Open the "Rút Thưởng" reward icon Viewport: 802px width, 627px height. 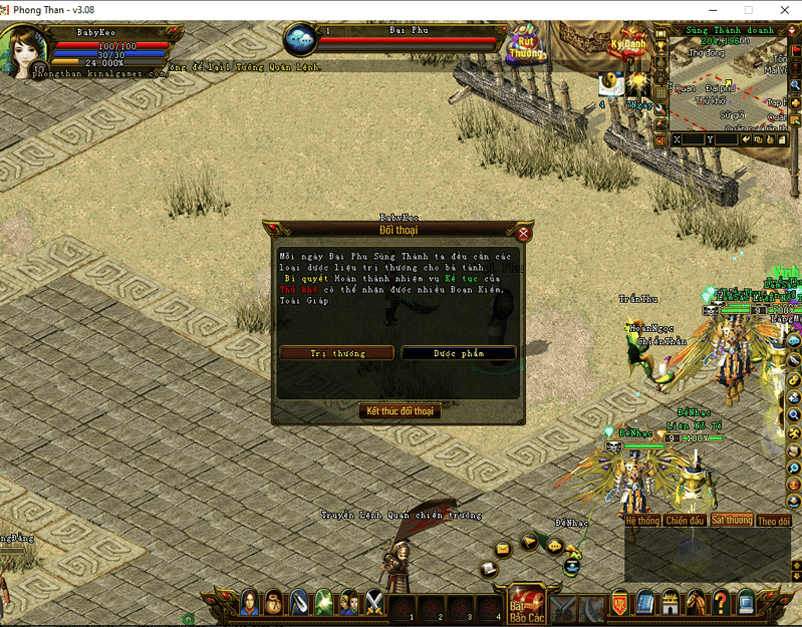point(526,45)
